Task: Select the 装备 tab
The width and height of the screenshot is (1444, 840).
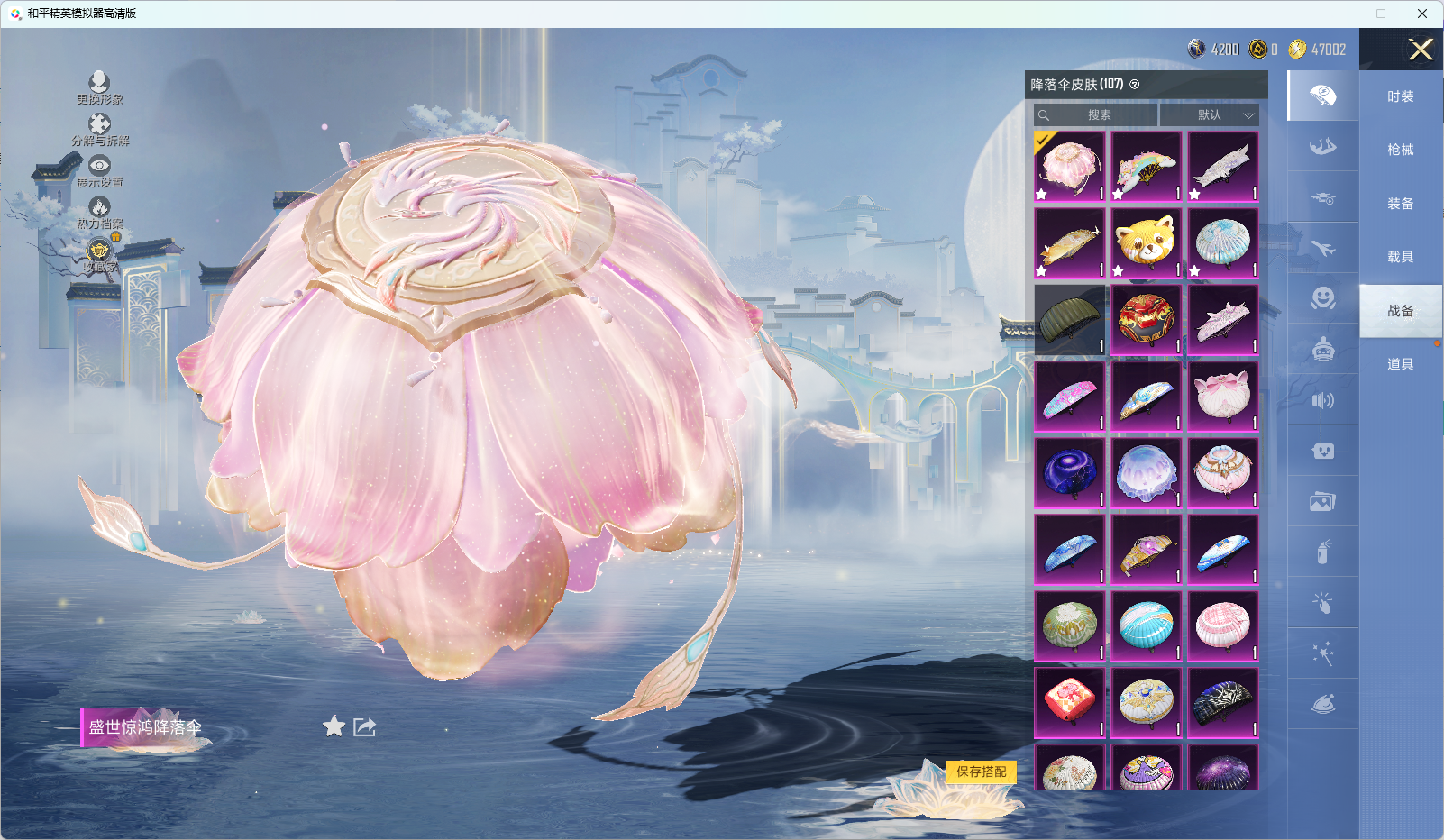Action: pyautogui.click(x=1400, y=204)
